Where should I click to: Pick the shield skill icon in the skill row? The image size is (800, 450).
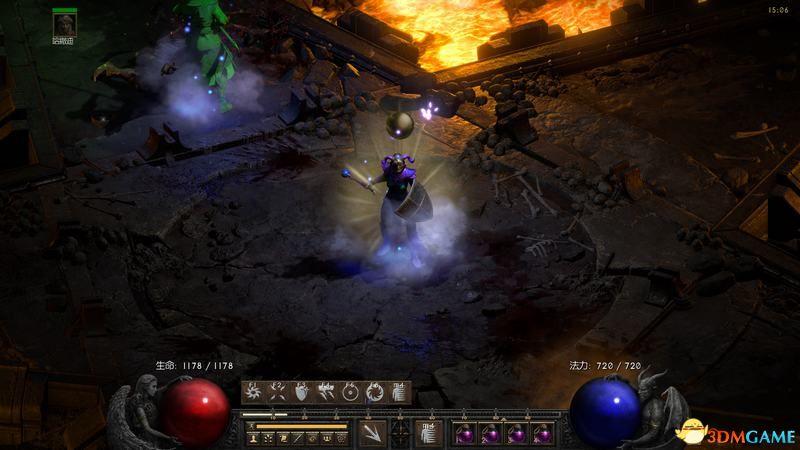coord(301,392)
